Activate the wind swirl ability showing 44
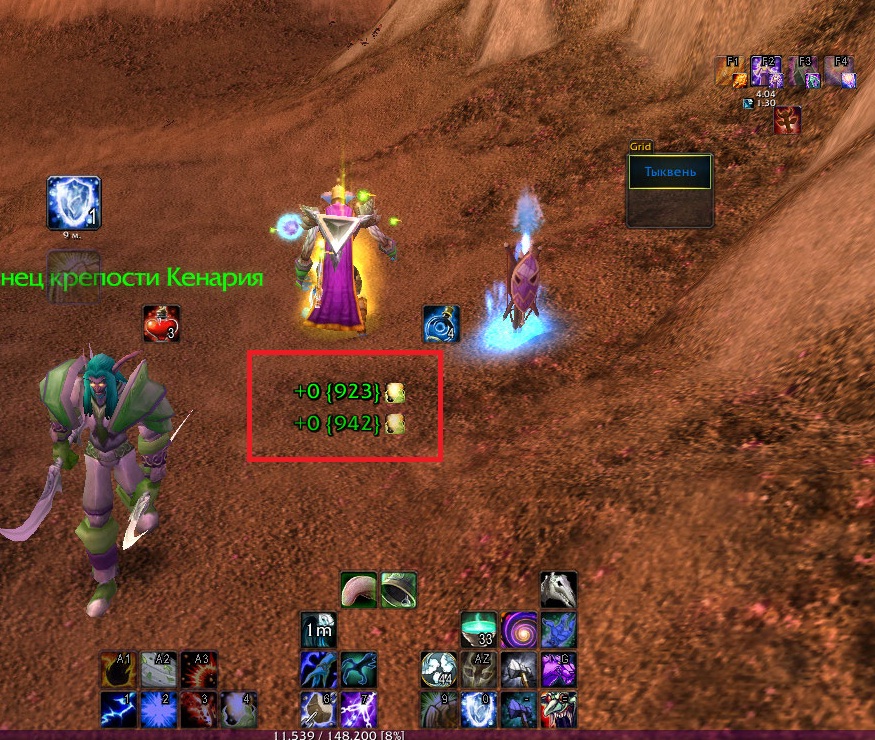This screenshot has height=740, width=875. pos(439,669)
